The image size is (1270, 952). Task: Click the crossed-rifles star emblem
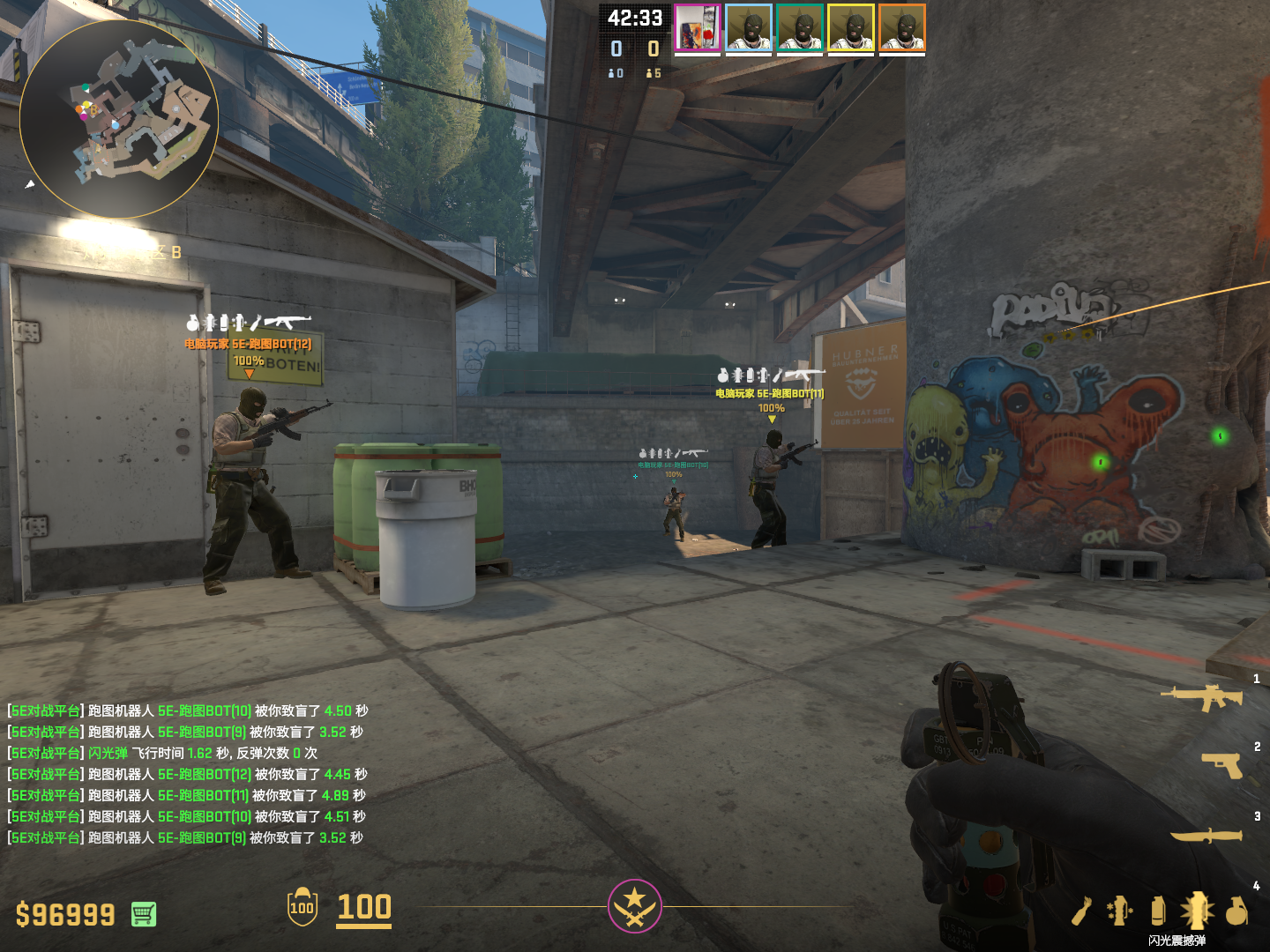[634, 906]
